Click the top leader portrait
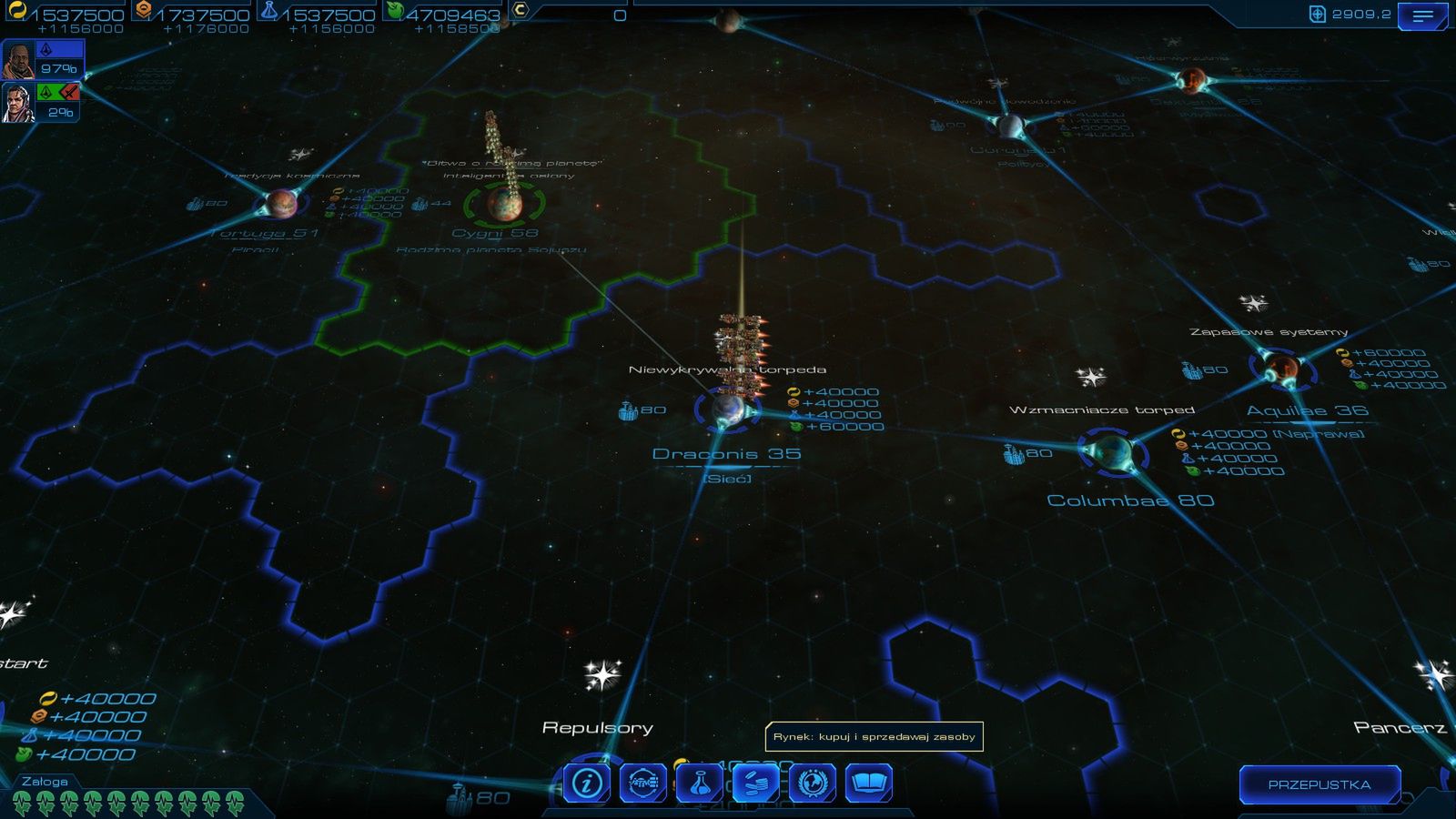 [x=18, y=59]
